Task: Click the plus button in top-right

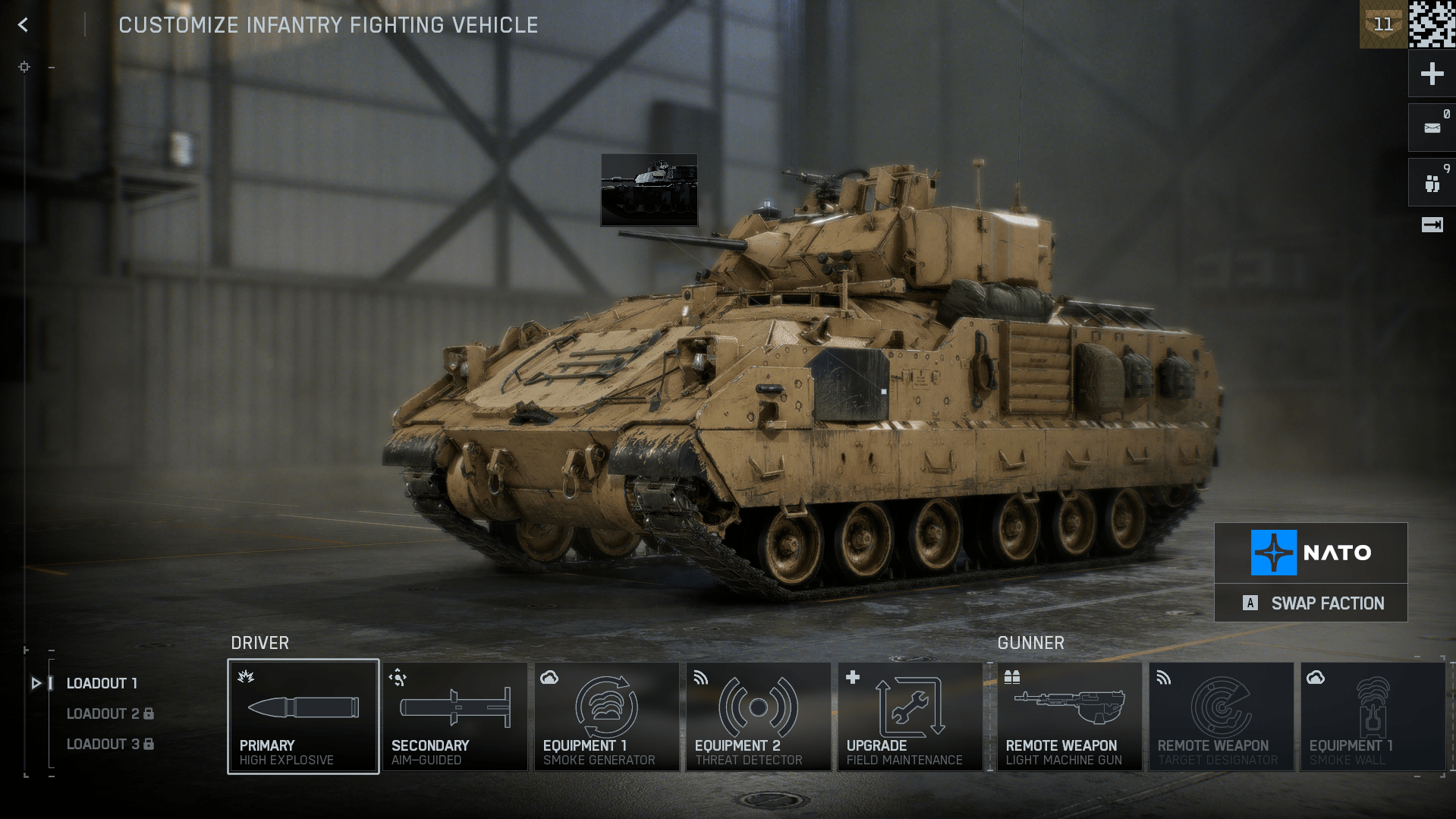Action: click(x=1432, y=74)
